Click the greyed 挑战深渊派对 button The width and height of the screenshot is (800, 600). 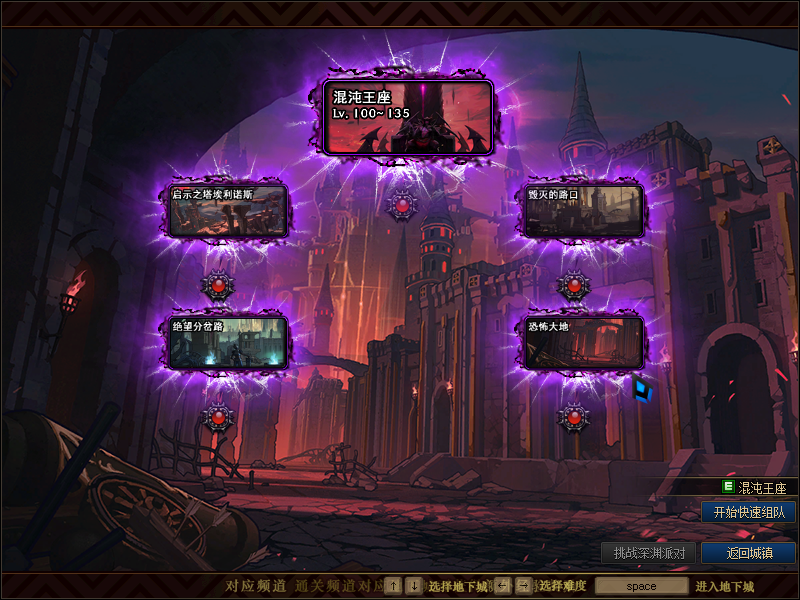coord(648,553)
